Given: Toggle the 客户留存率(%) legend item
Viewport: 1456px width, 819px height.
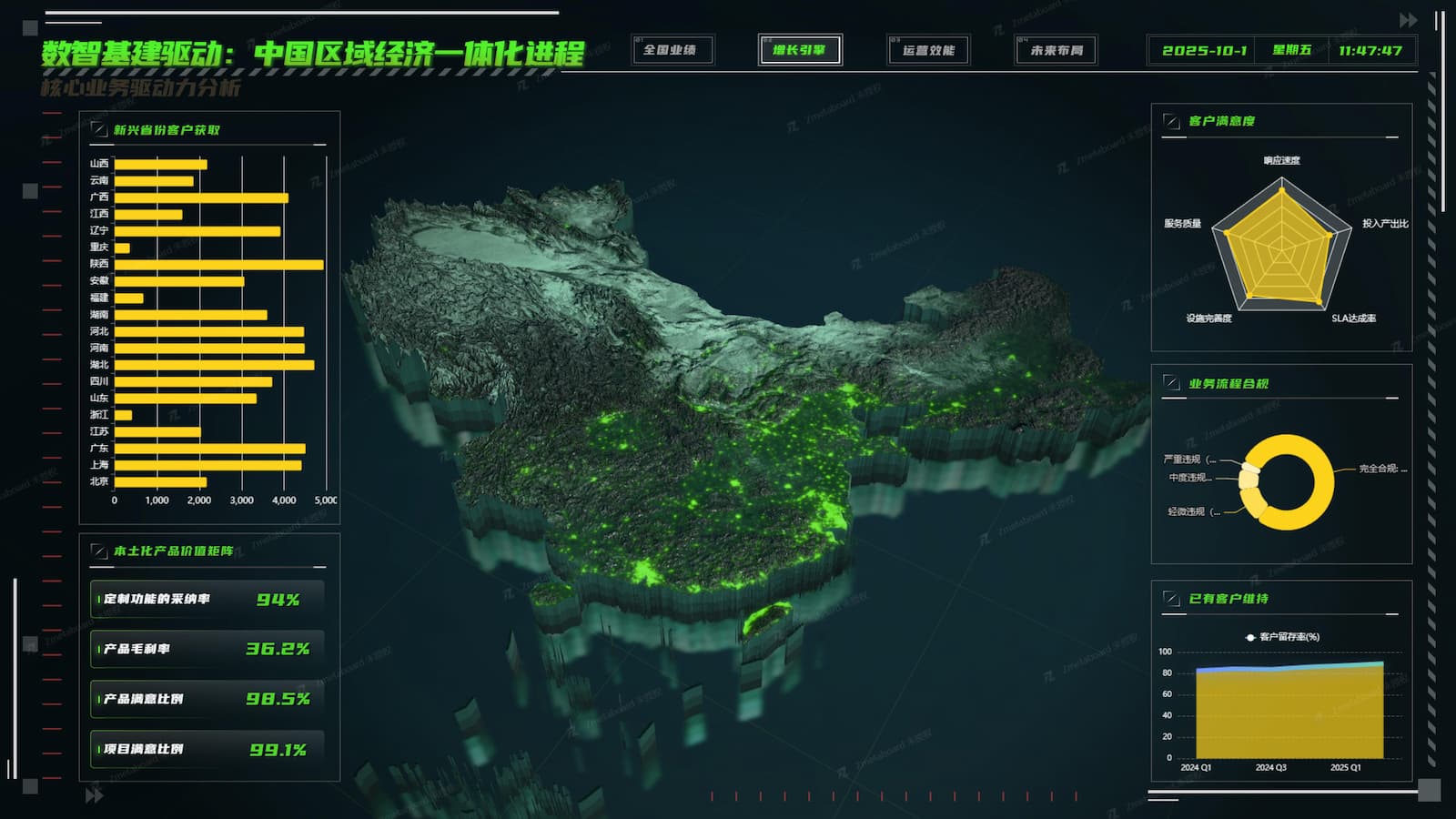Looking at the screenshot, I should click(1283, 637).
